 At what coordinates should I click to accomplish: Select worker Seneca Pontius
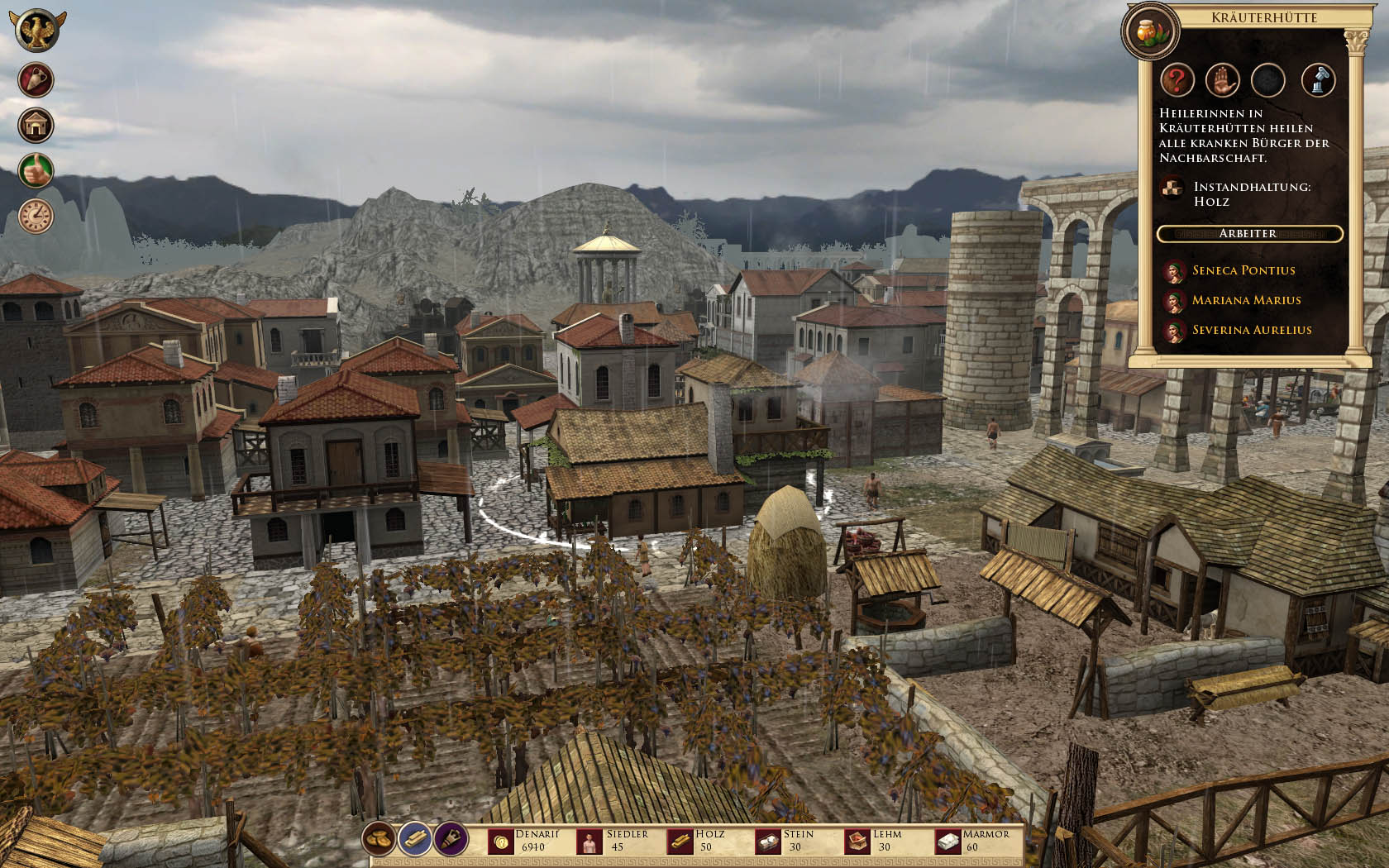point(1243,270)
